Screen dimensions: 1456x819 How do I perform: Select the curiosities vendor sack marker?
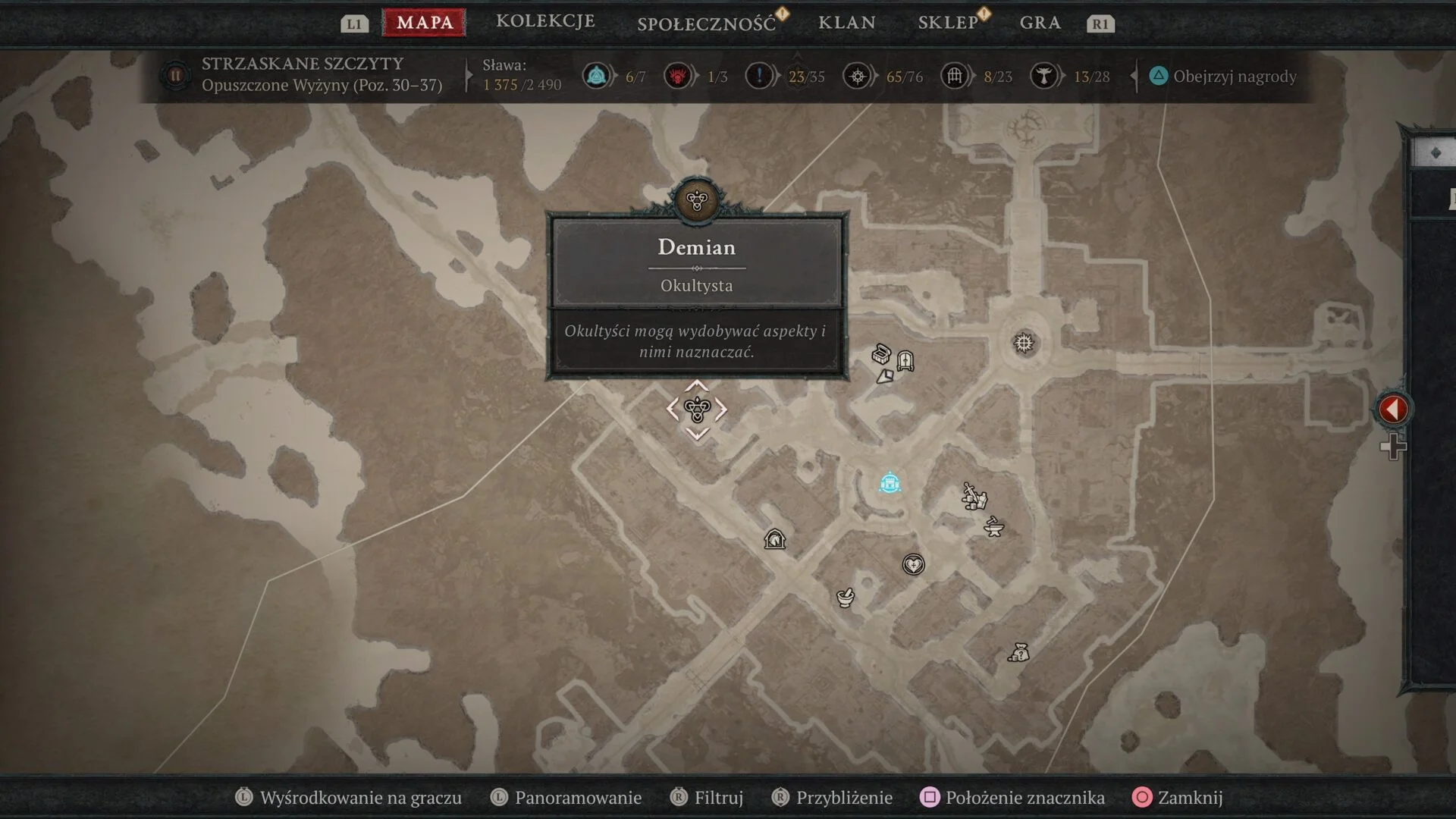(1018, 652)
